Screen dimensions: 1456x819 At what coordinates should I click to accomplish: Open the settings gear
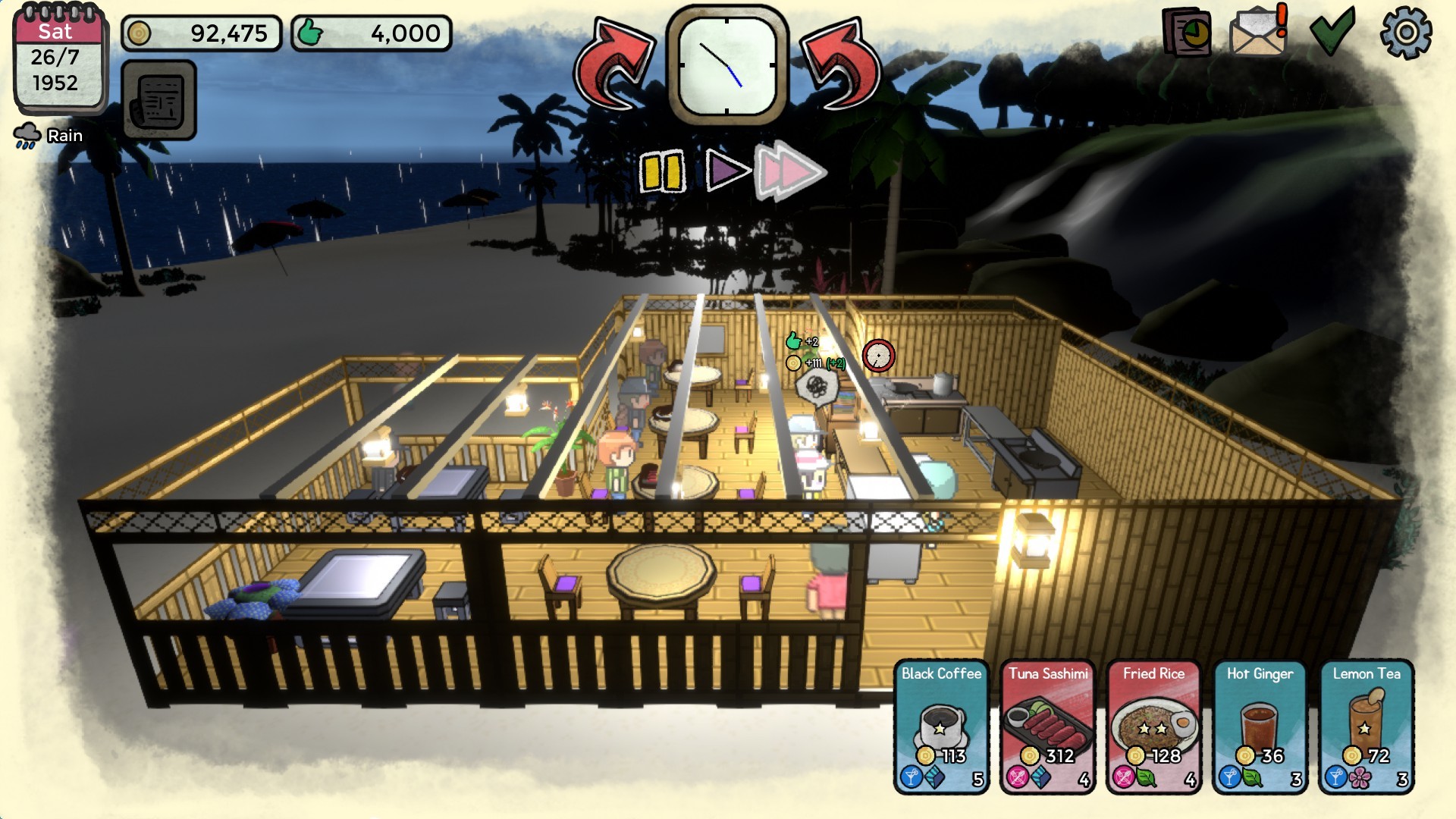[x=1407, y=33]
